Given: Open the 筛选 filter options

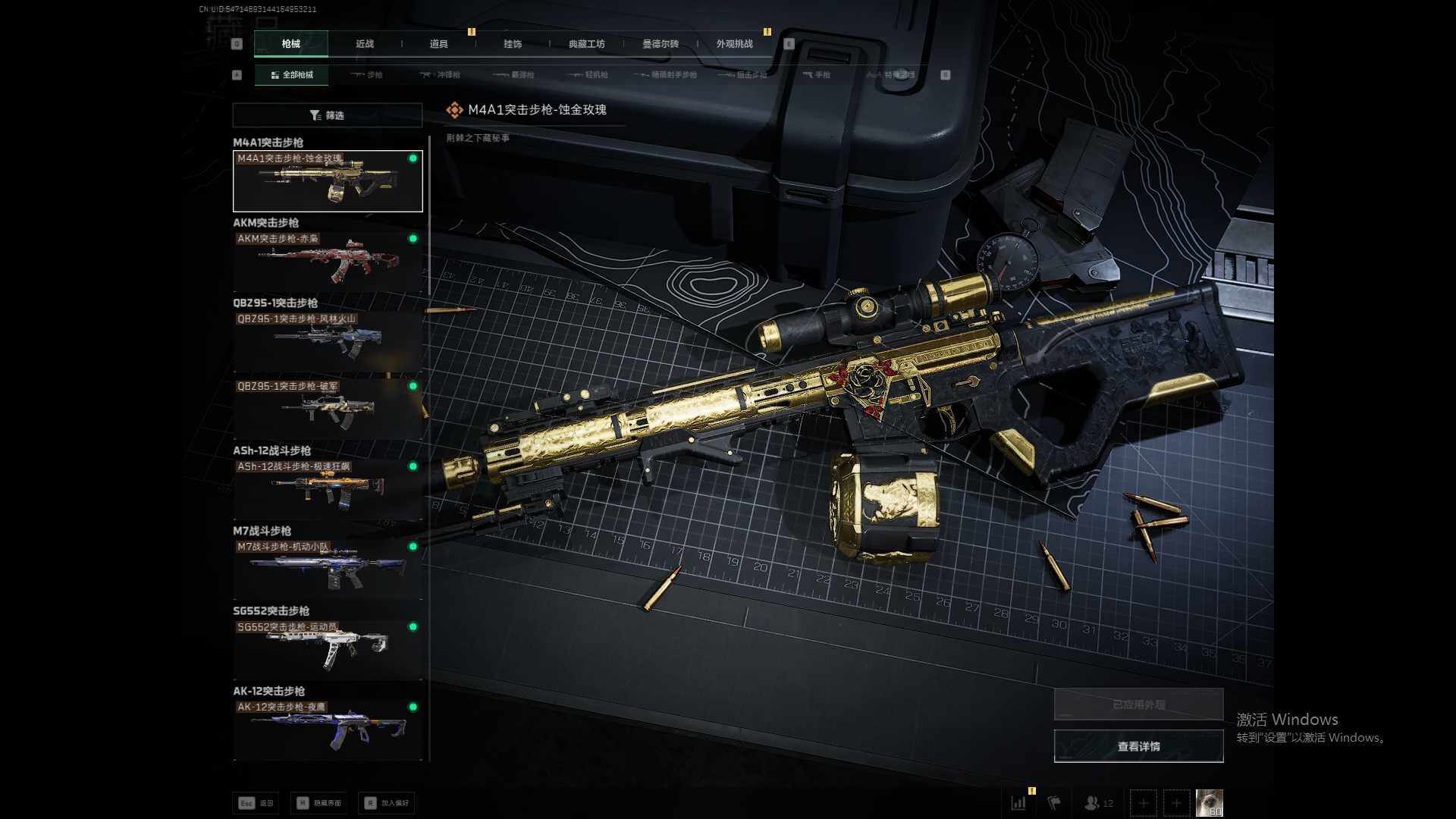Looking at the screenshot, I should point(327,115).
